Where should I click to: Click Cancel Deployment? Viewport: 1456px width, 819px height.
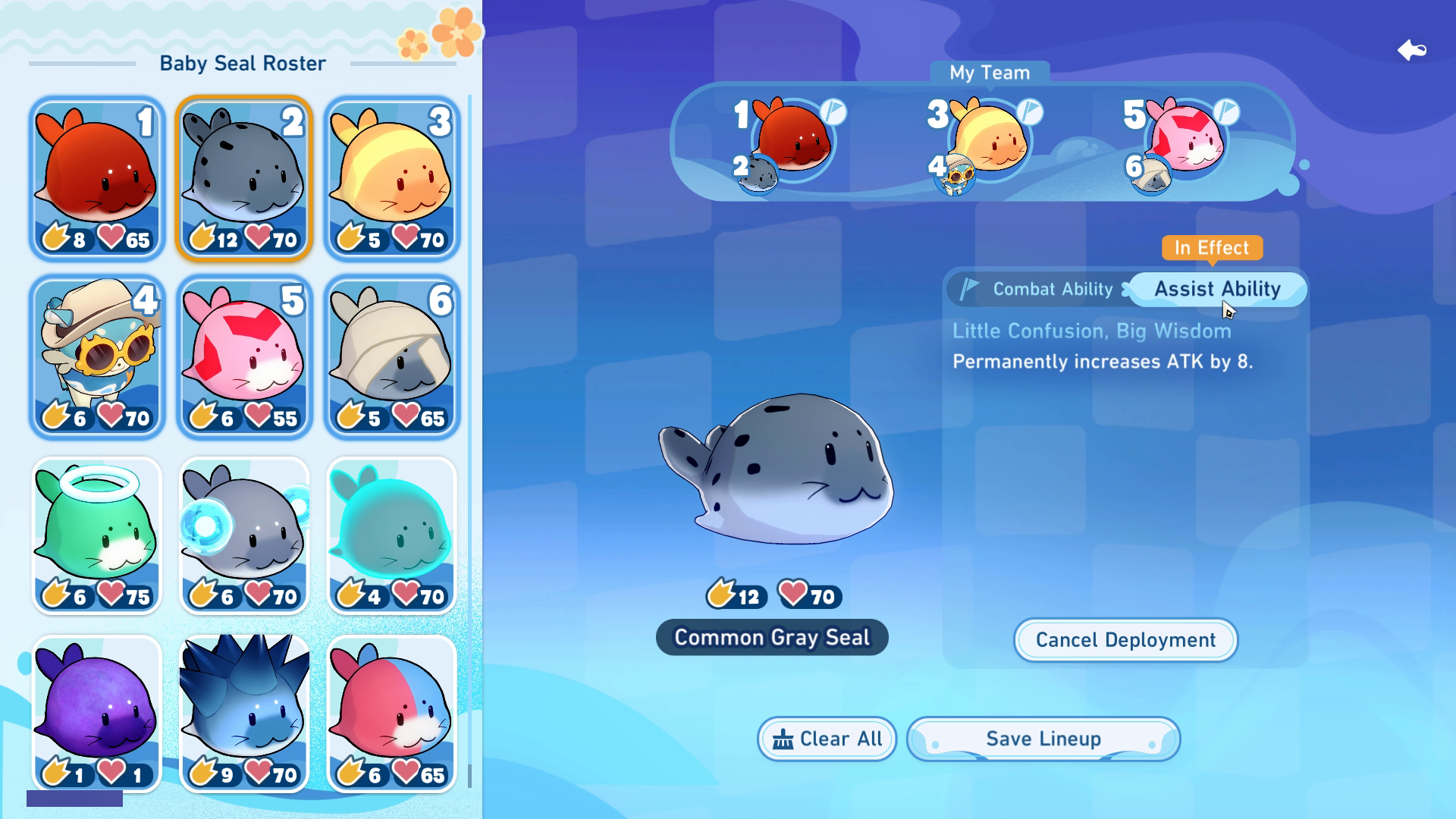point(1125,640)
